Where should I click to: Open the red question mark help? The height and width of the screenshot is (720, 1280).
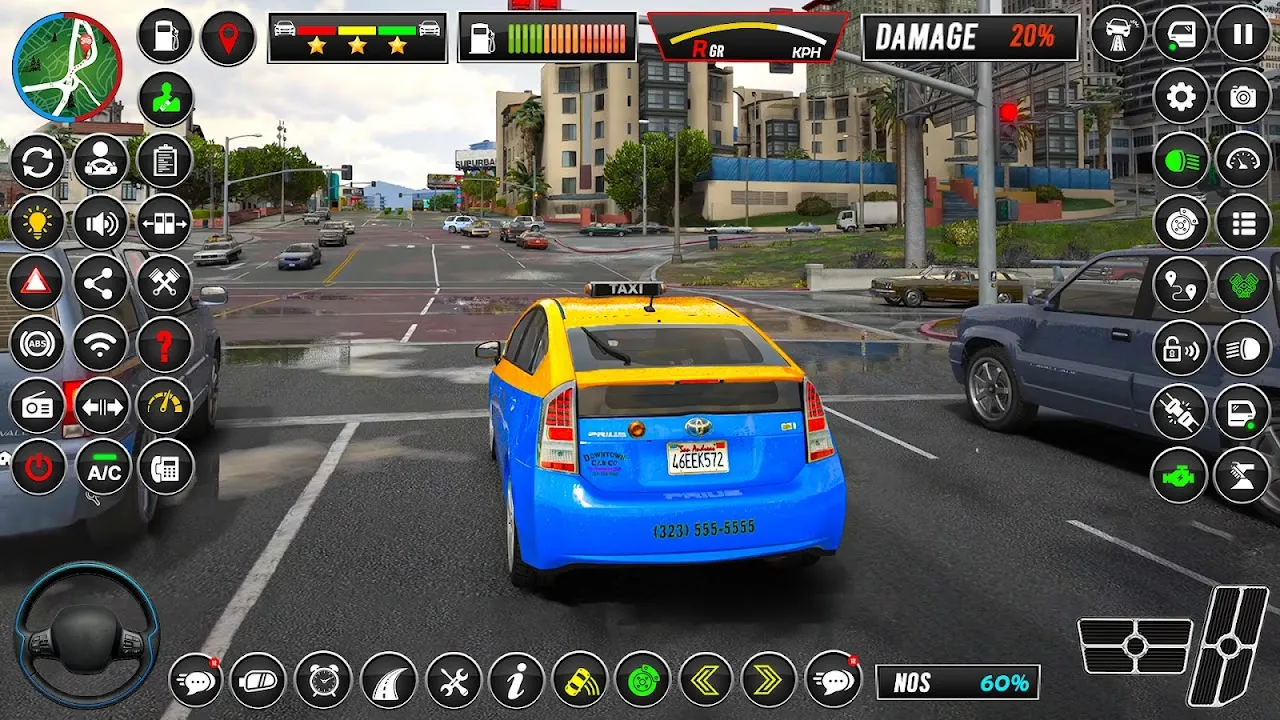click(165, 345)
